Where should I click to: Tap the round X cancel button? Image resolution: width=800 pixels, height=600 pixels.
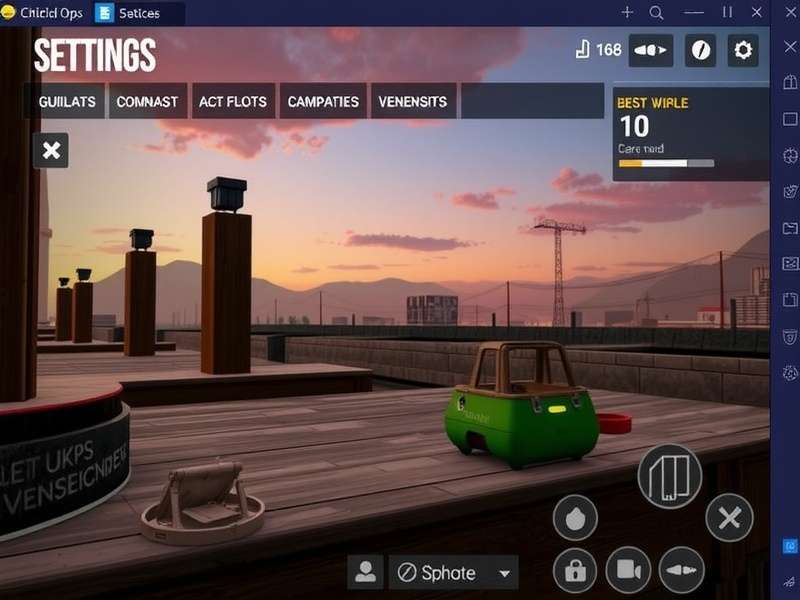tap(729, 518)
